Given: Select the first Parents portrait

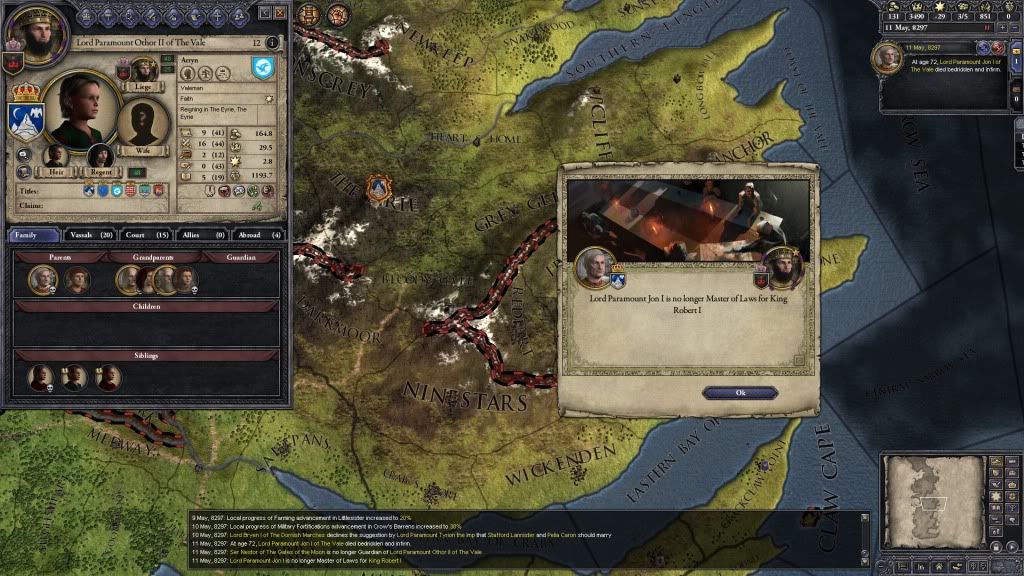Looking at the screenshot, I should click(x=41, y=281).
